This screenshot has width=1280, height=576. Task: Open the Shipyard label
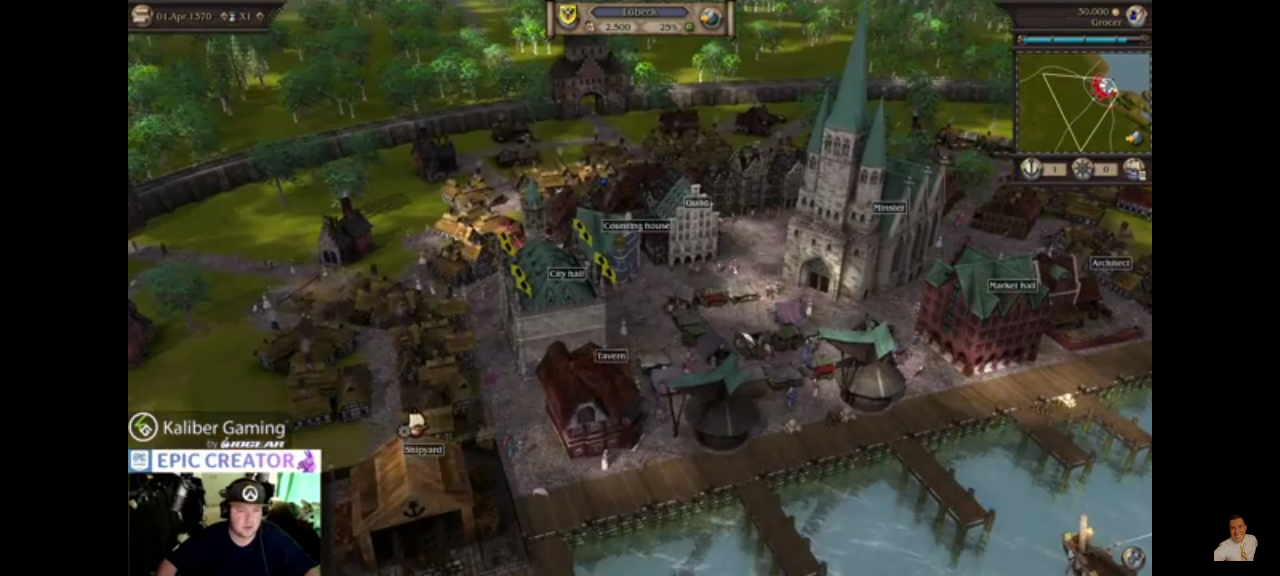(423, 450)
